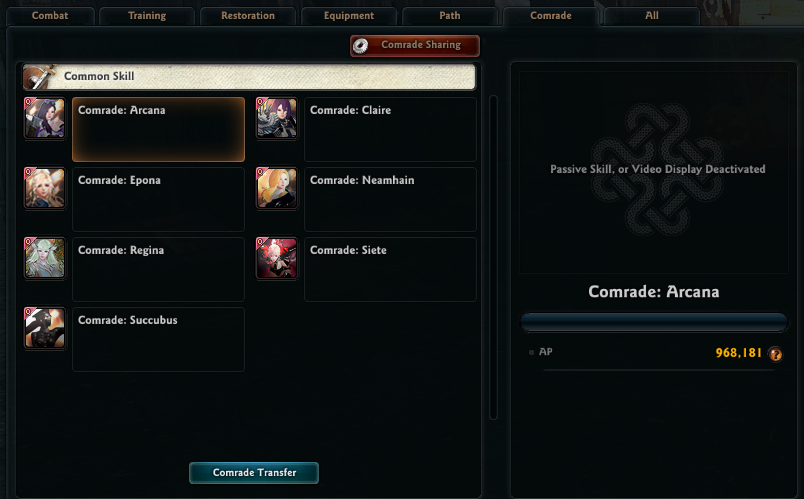Show the Equipment tab

349,16
